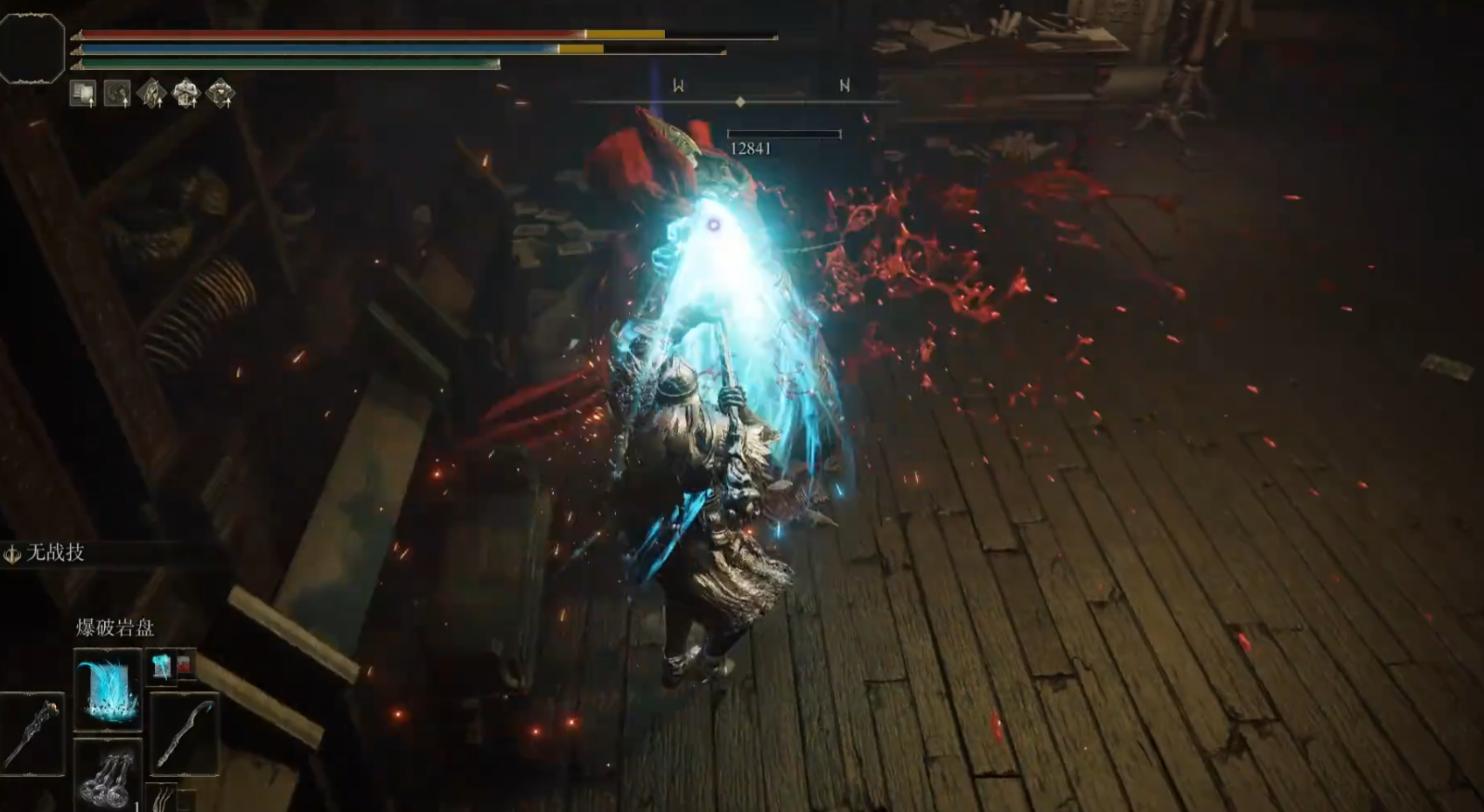Click the 无战技 skill label
This screenshot has width=1484, height=812.
(x=55, y=553)
